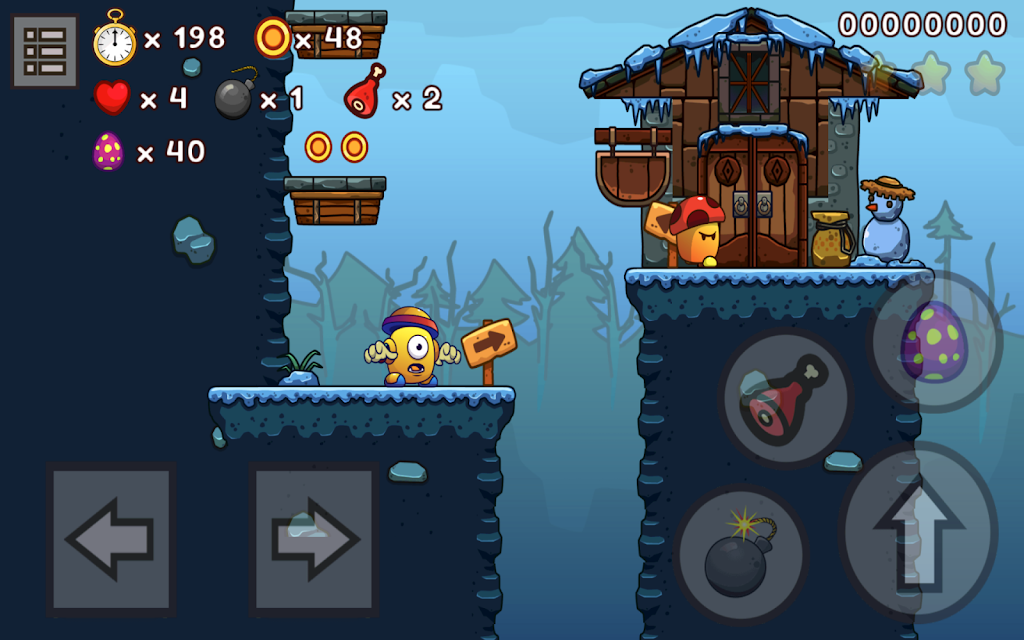The width and height of the screenshot is (1024, 640).
Task: Hit the jump up-arrow button
Action: pyautogui.click(x=918, y=531)
